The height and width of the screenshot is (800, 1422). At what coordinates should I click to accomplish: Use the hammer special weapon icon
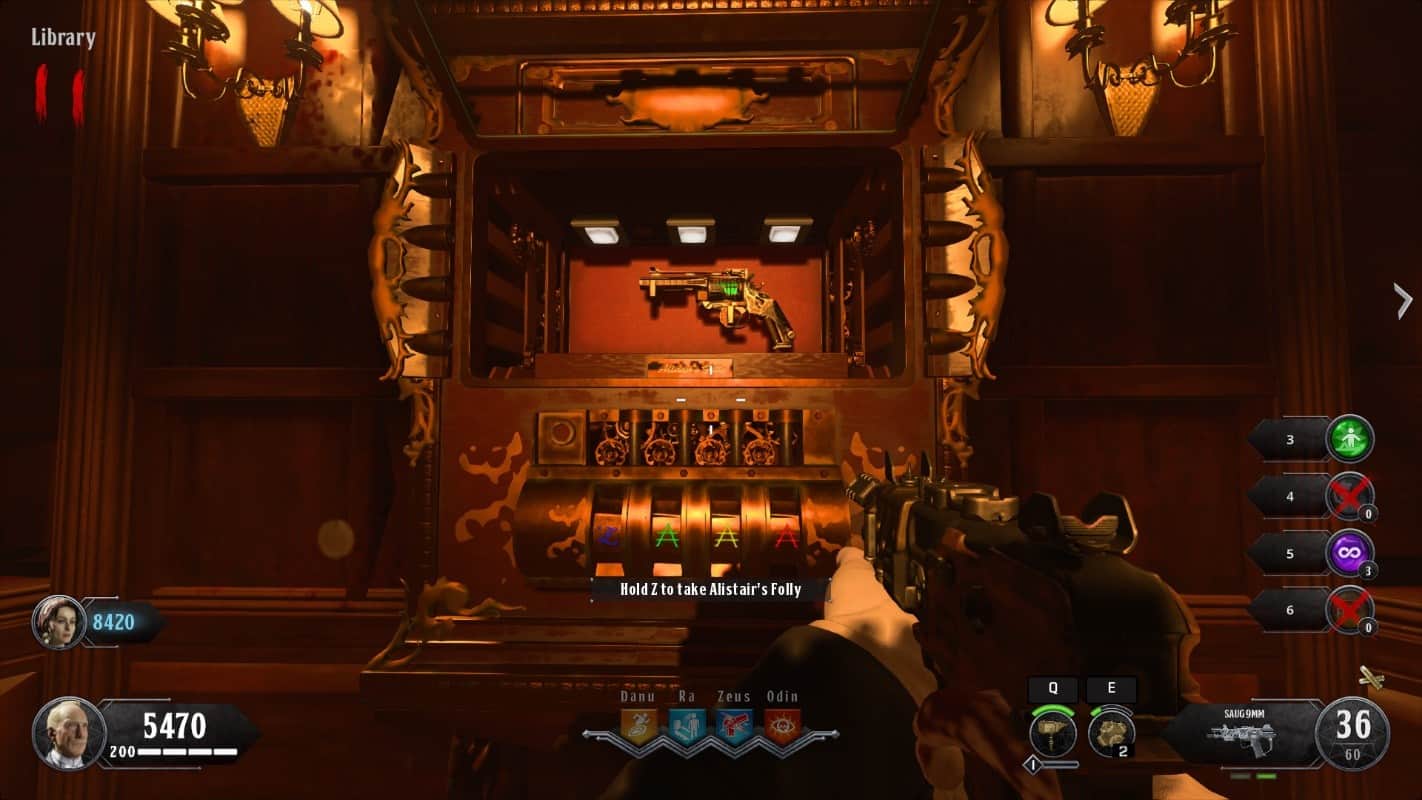[x=1052, y=733]
